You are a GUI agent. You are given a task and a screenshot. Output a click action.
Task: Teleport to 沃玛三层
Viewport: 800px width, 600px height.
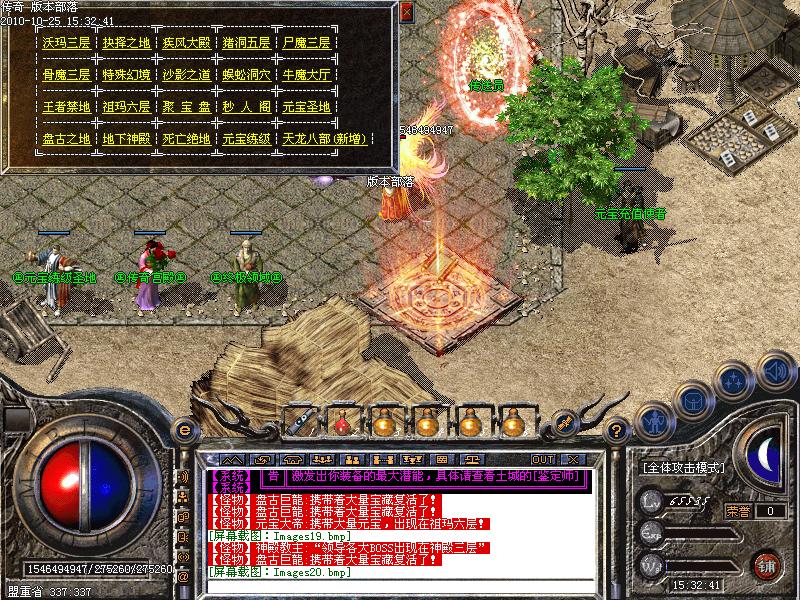pos(67,44)
